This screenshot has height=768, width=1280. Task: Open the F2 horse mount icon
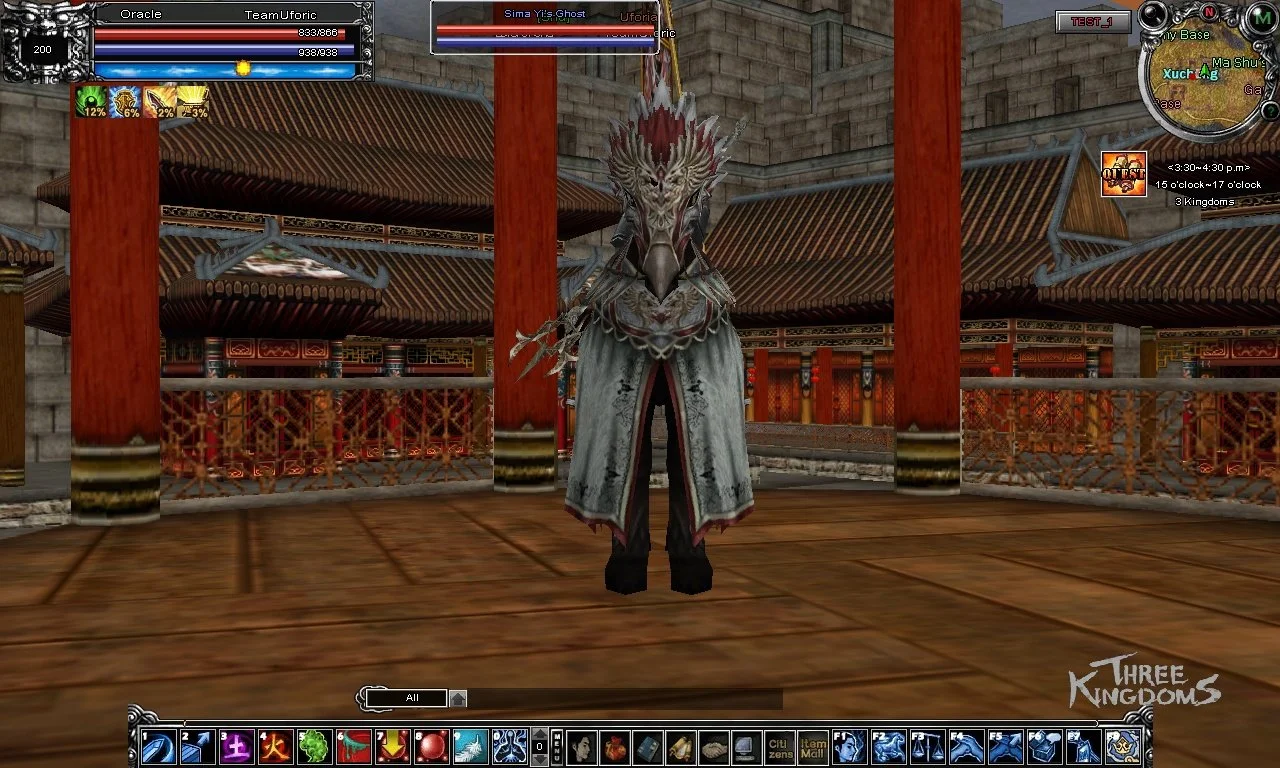pos(889,744)
